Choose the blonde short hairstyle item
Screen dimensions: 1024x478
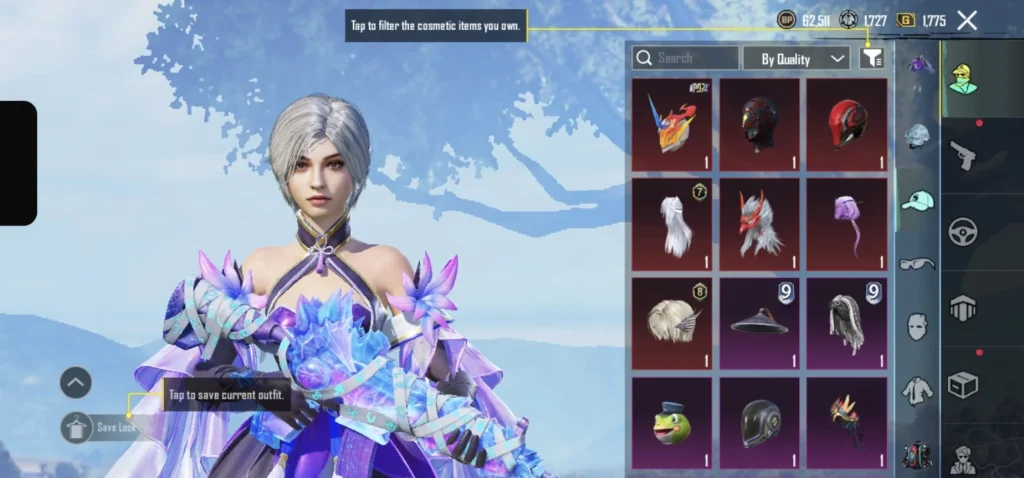coord(672,323)
